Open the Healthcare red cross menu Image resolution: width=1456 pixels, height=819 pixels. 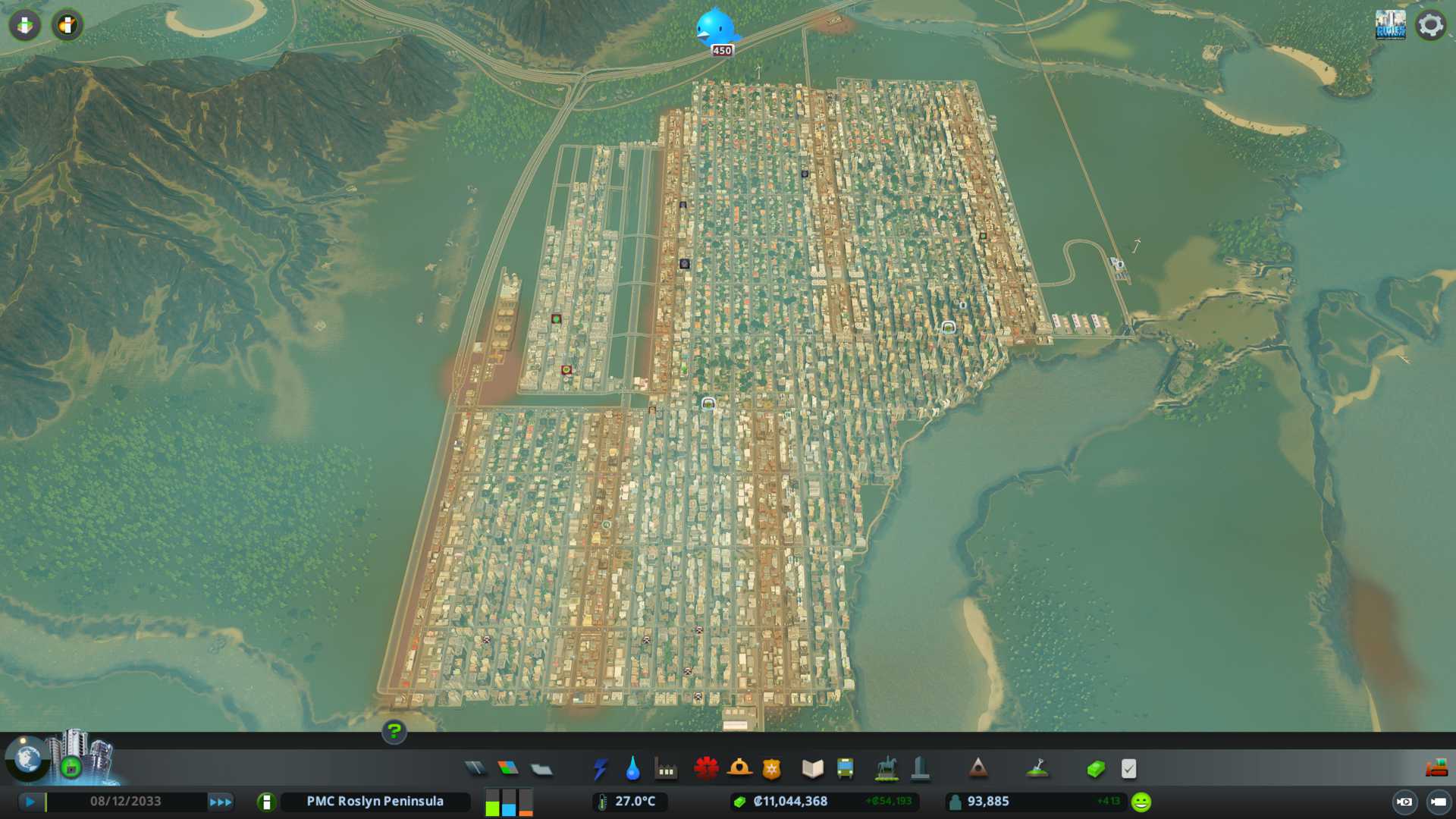tap(706, 769)
